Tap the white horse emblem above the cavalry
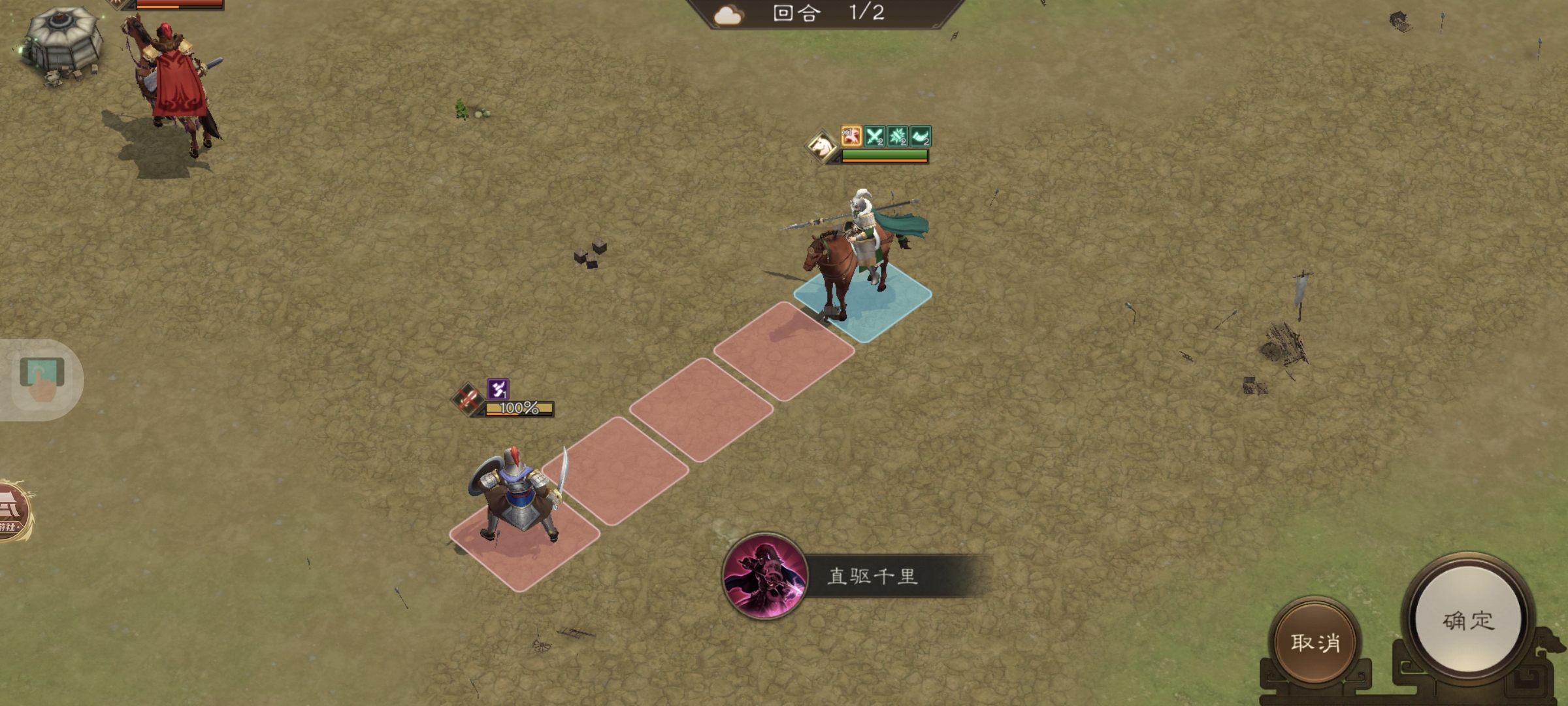The height and width of the screenshot is (706, 1568). 822,145
